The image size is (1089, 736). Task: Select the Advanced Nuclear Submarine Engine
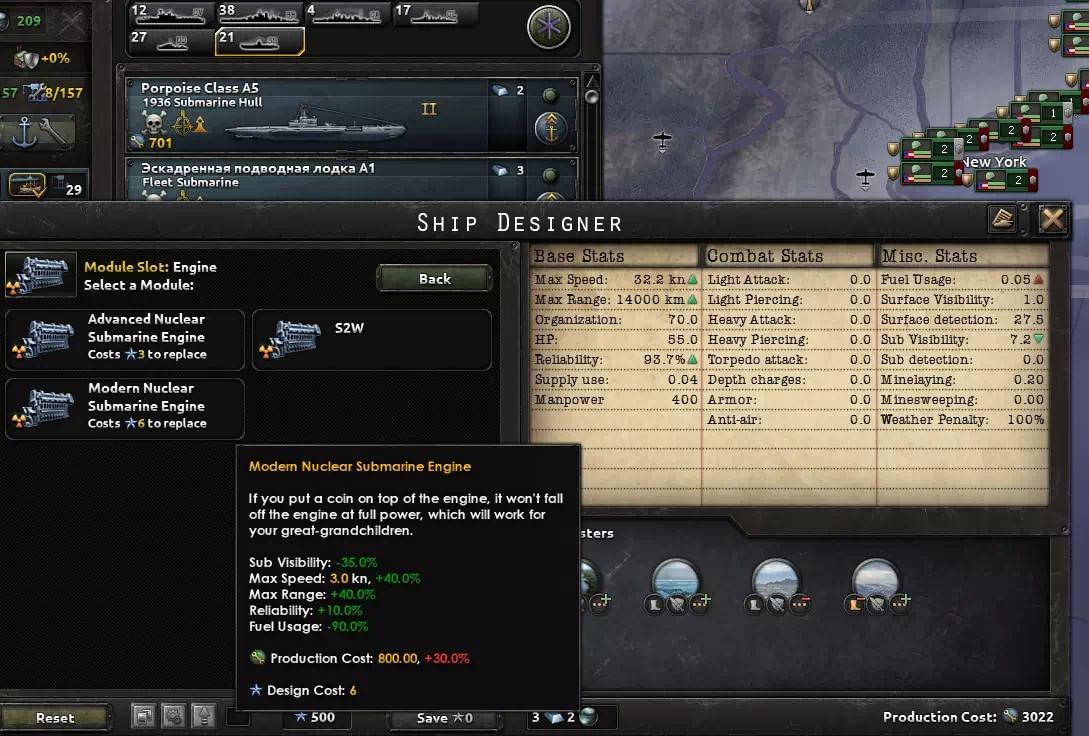point(125,338)
